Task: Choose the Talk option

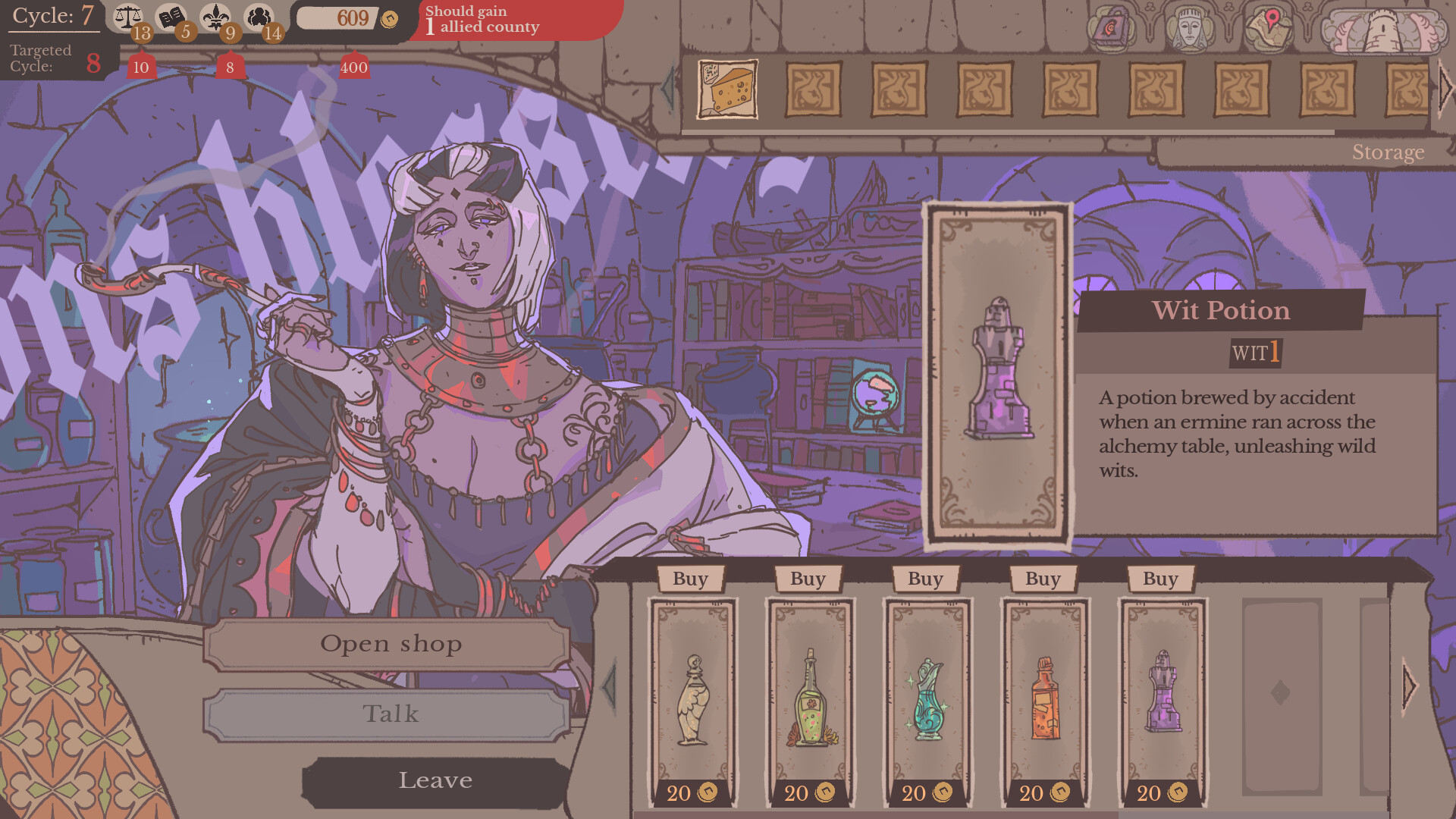Action: coord(391,714)
